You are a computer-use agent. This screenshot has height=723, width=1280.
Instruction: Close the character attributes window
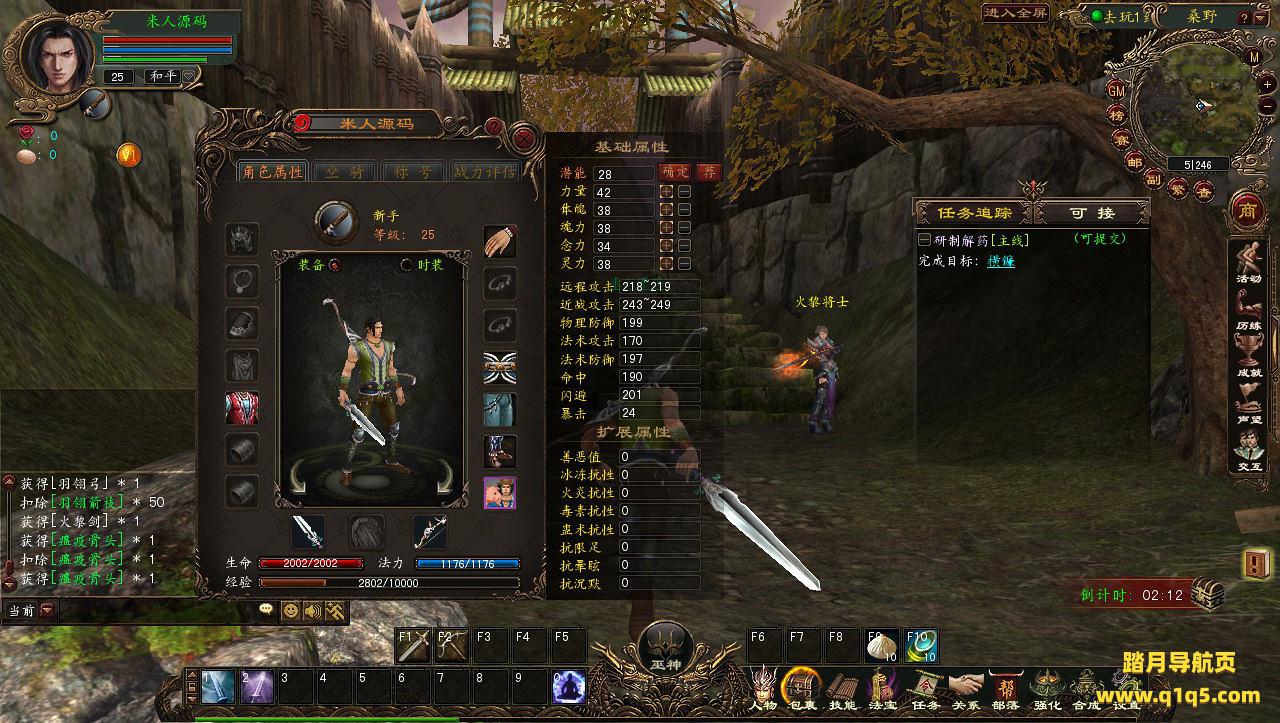523,138
